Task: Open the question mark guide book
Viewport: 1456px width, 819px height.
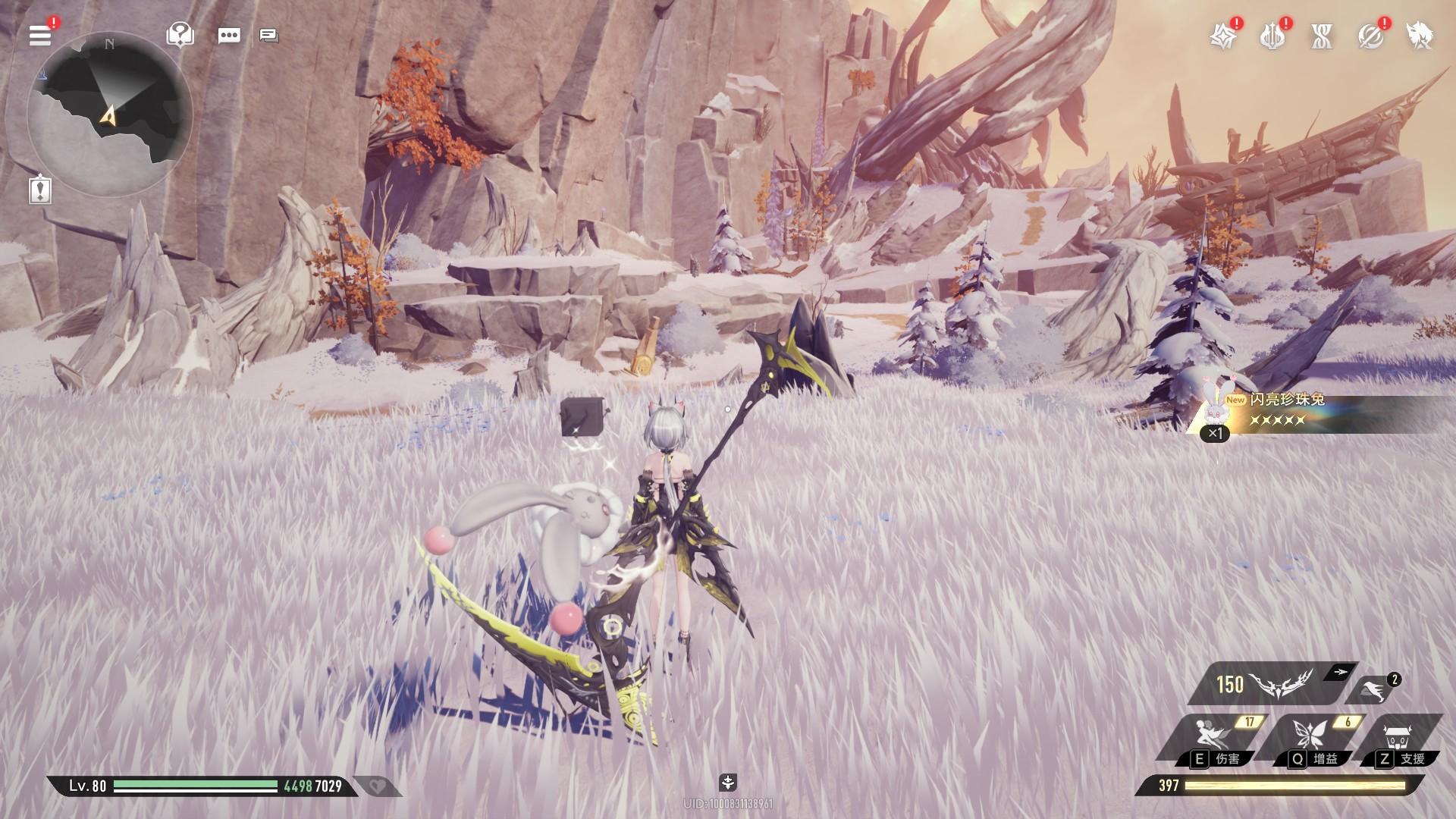Action: coord(180,35)
